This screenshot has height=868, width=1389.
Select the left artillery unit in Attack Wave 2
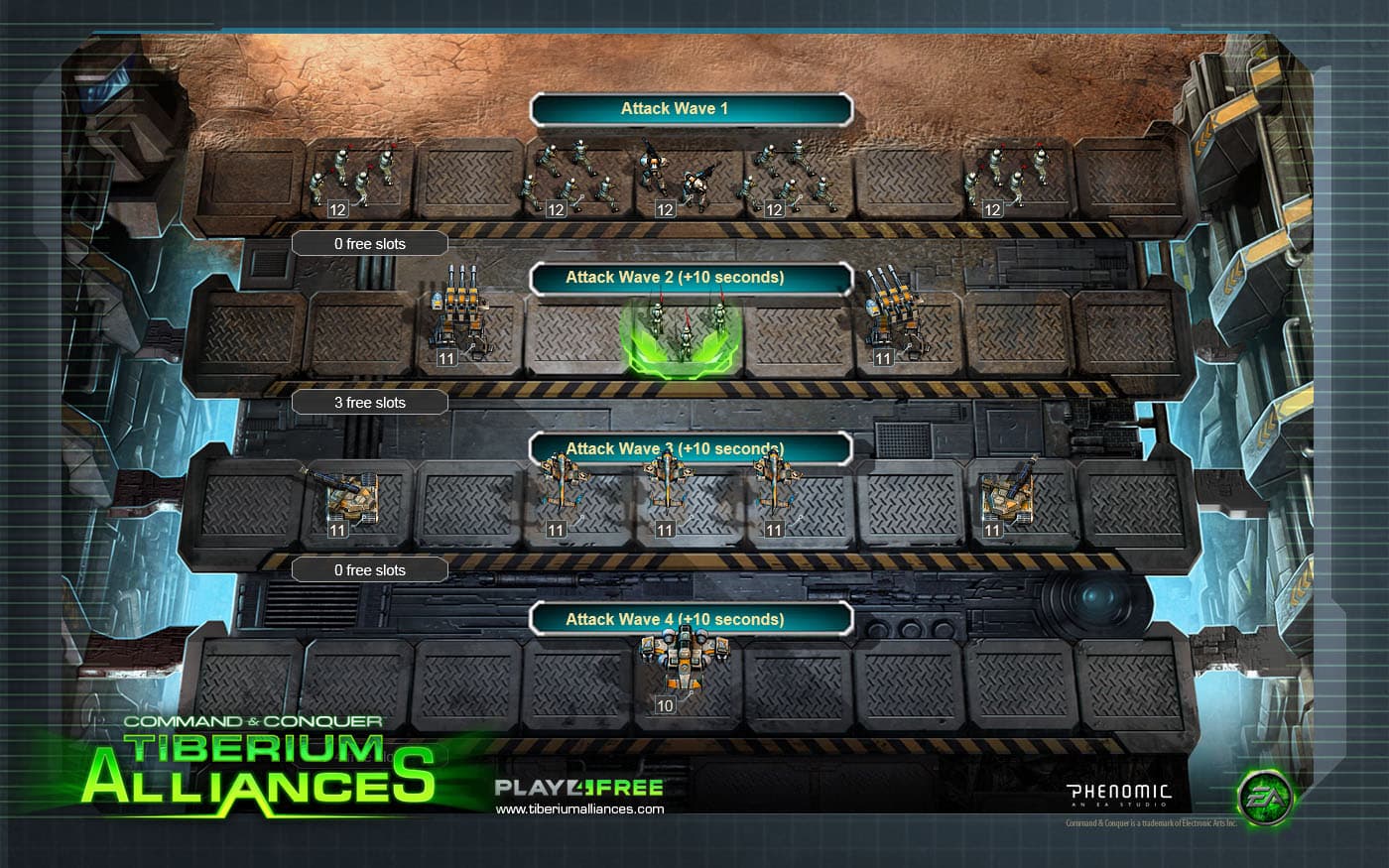pos(458,322)
